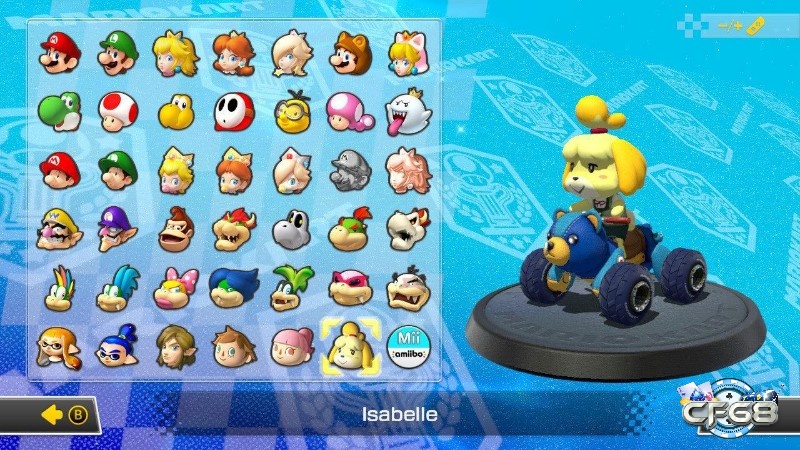The image size is (800, 450).
Task: Choose King Boo as racer
Action: tap(406, 110)
